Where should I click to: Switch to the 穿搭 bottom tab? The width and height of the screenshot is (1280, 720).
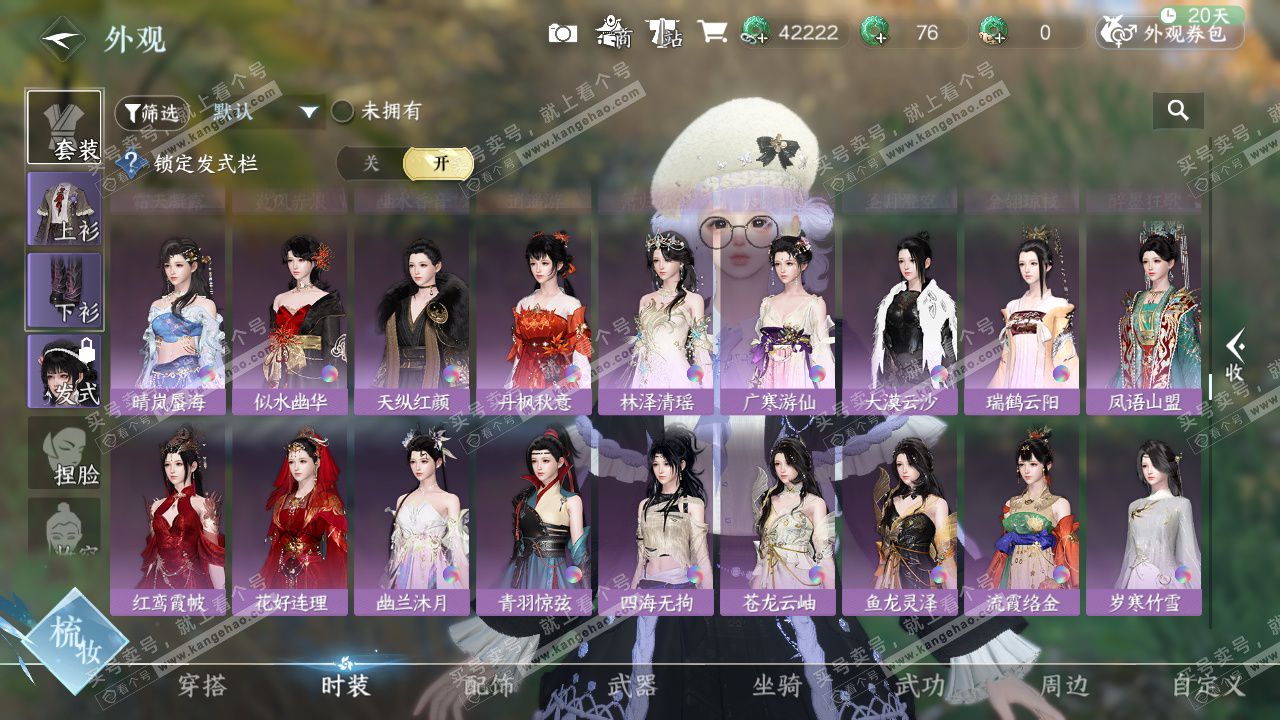coord(202,686)
